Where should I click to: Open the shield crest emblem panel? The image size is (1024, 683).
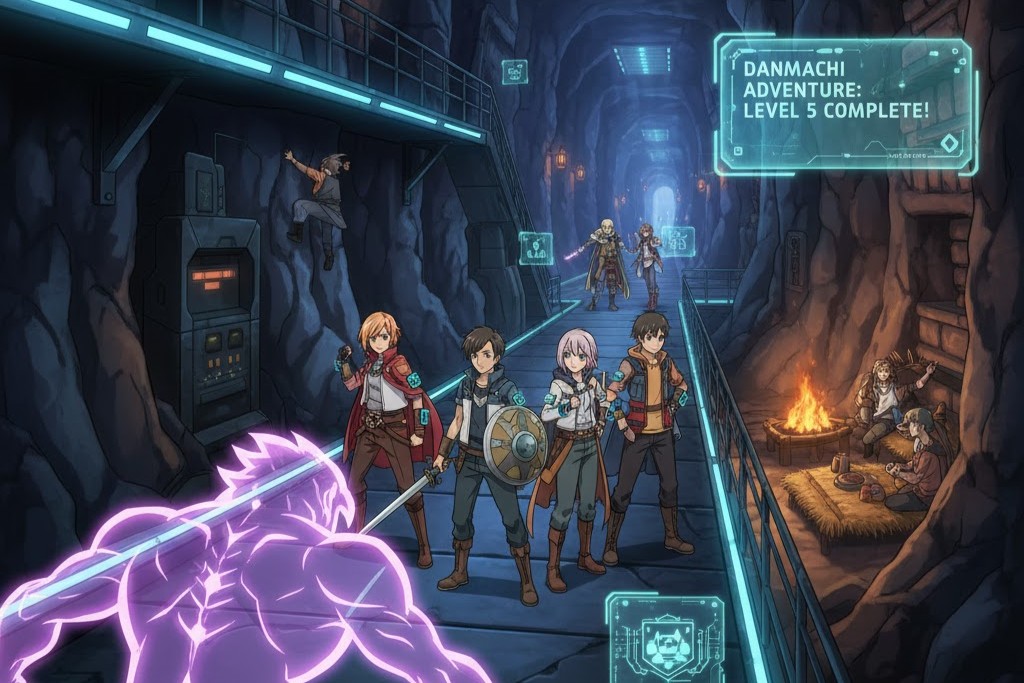665,637
